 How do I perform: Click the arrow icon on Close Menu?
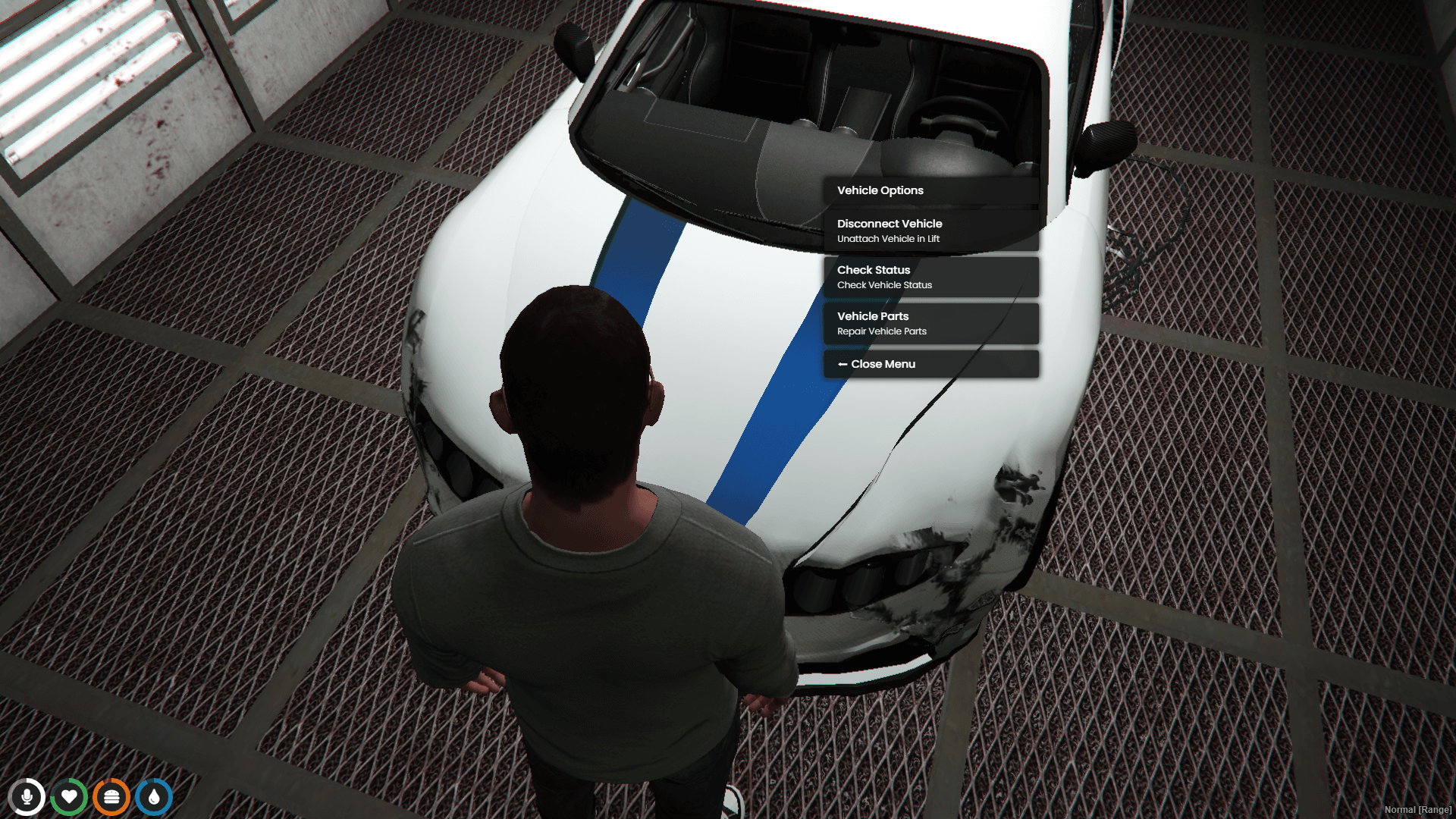pos(843,364)
